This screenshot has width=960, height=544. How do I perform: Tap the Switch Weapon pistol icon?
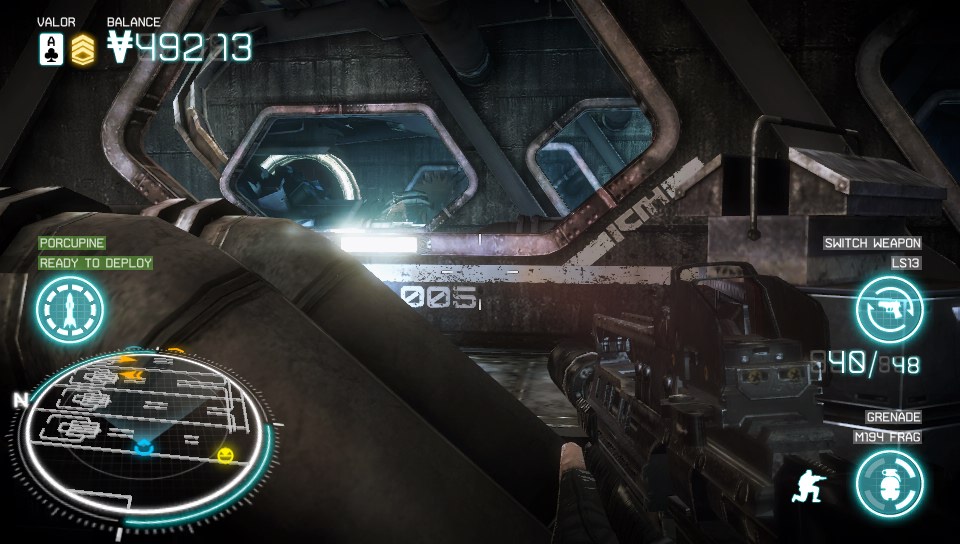[889, 309]
